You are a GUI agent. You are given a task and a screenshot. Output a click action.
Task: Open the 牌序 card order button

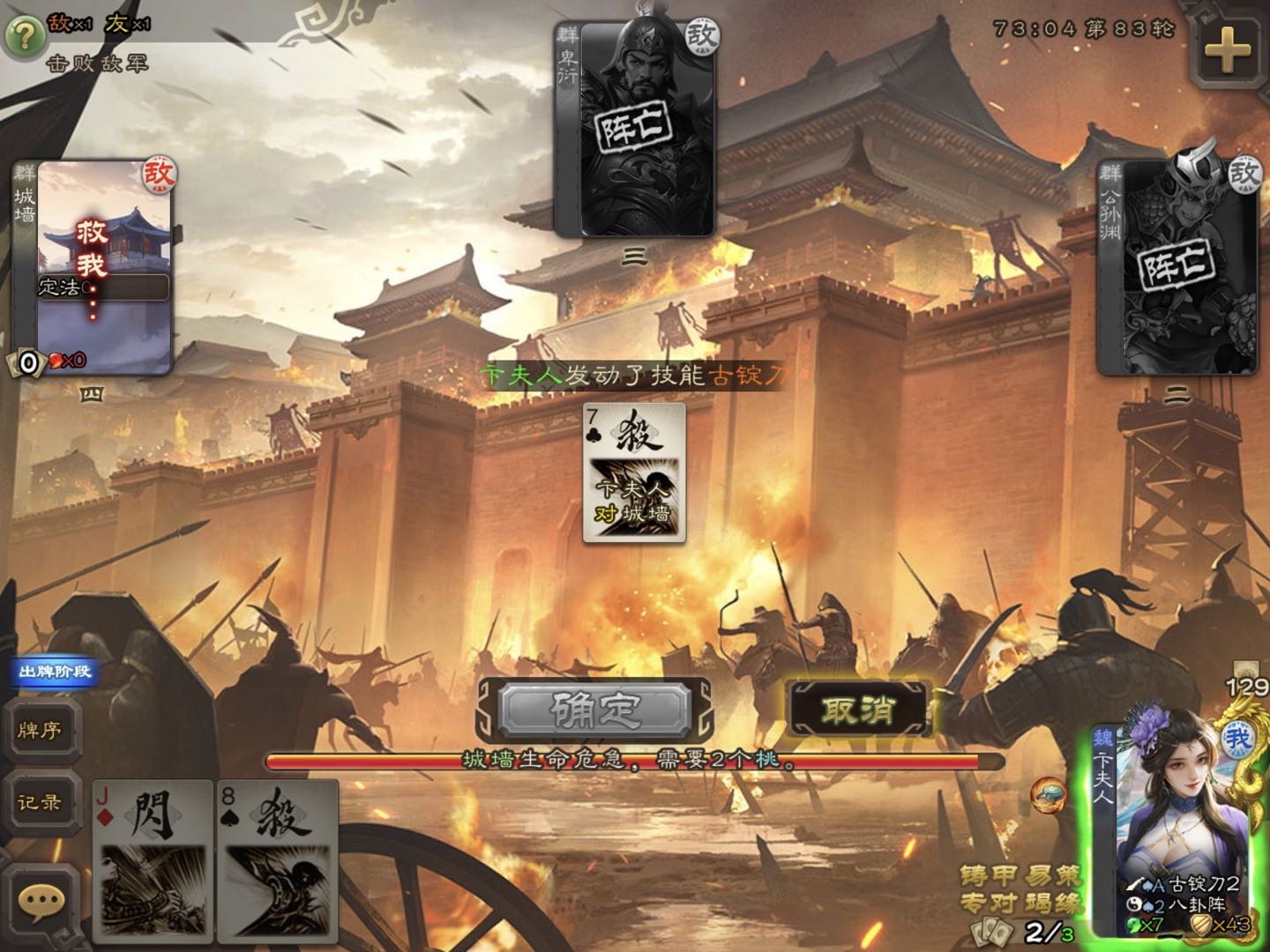tap(41, 730)
